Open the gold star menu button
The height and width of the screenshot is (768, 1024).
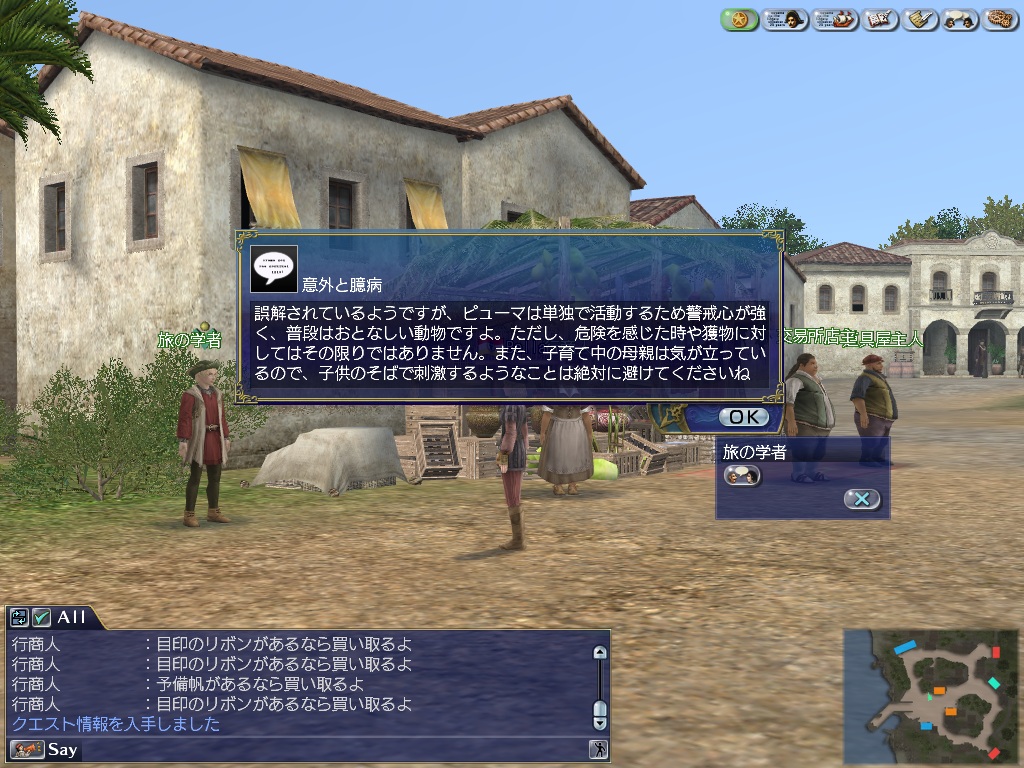click(739, 19)
